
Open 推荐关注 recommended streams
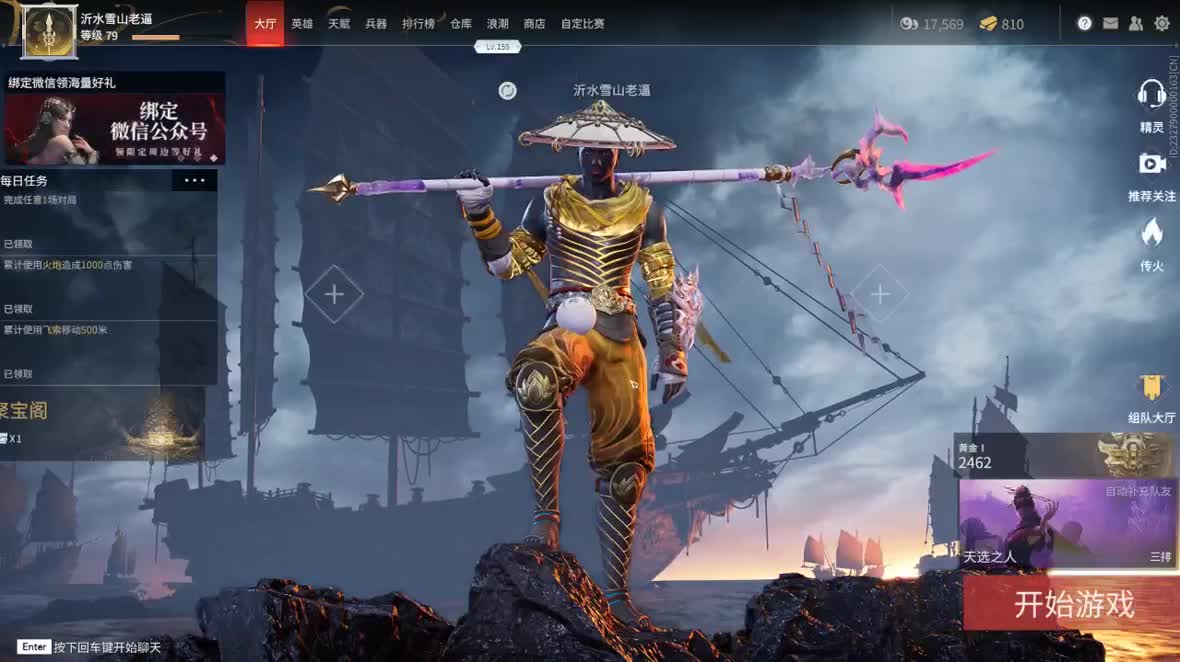point(1152,174)
